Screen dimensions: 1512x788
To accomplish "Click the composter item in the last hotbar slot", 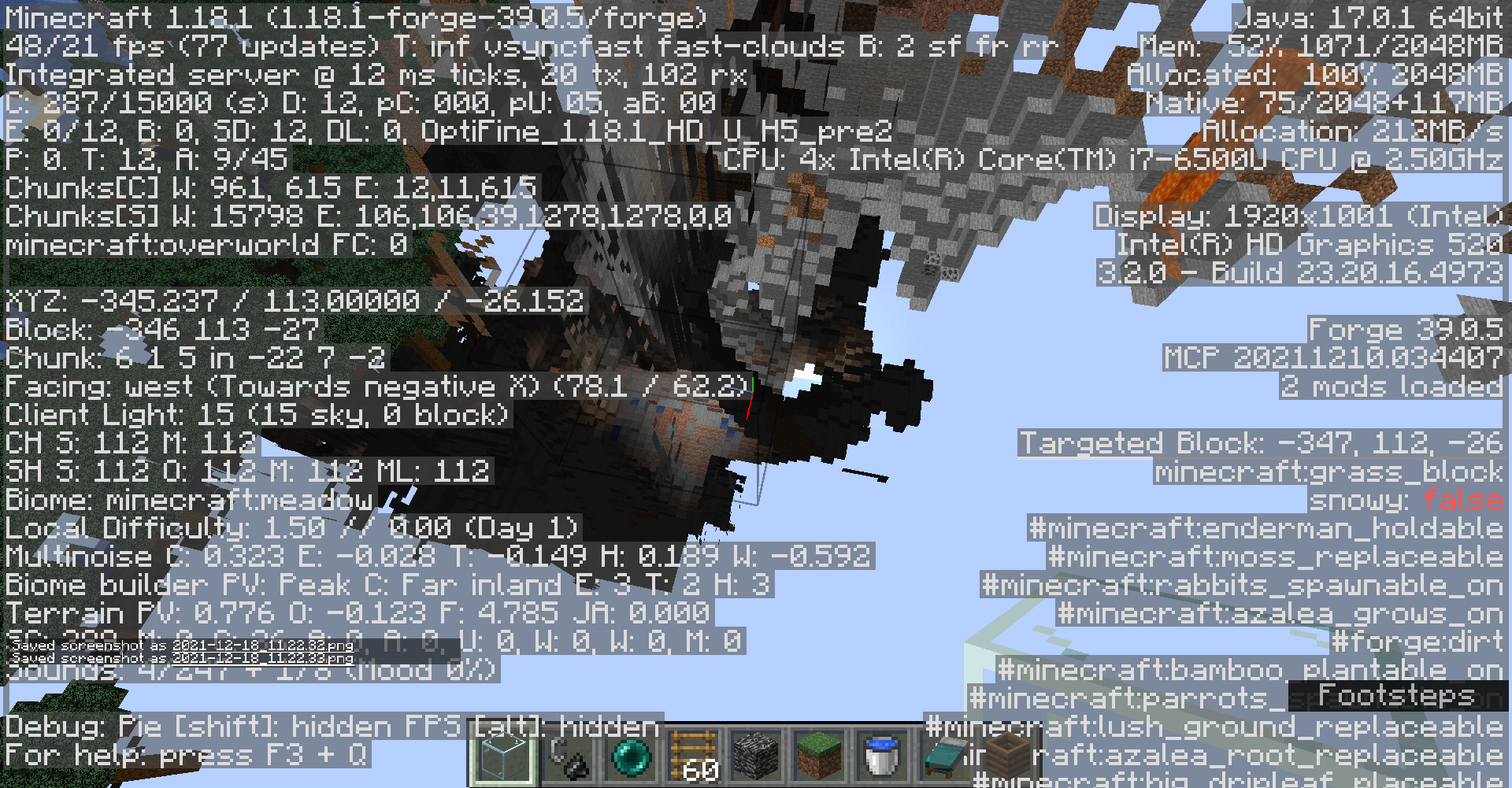I will click(x=1008, y=756).
